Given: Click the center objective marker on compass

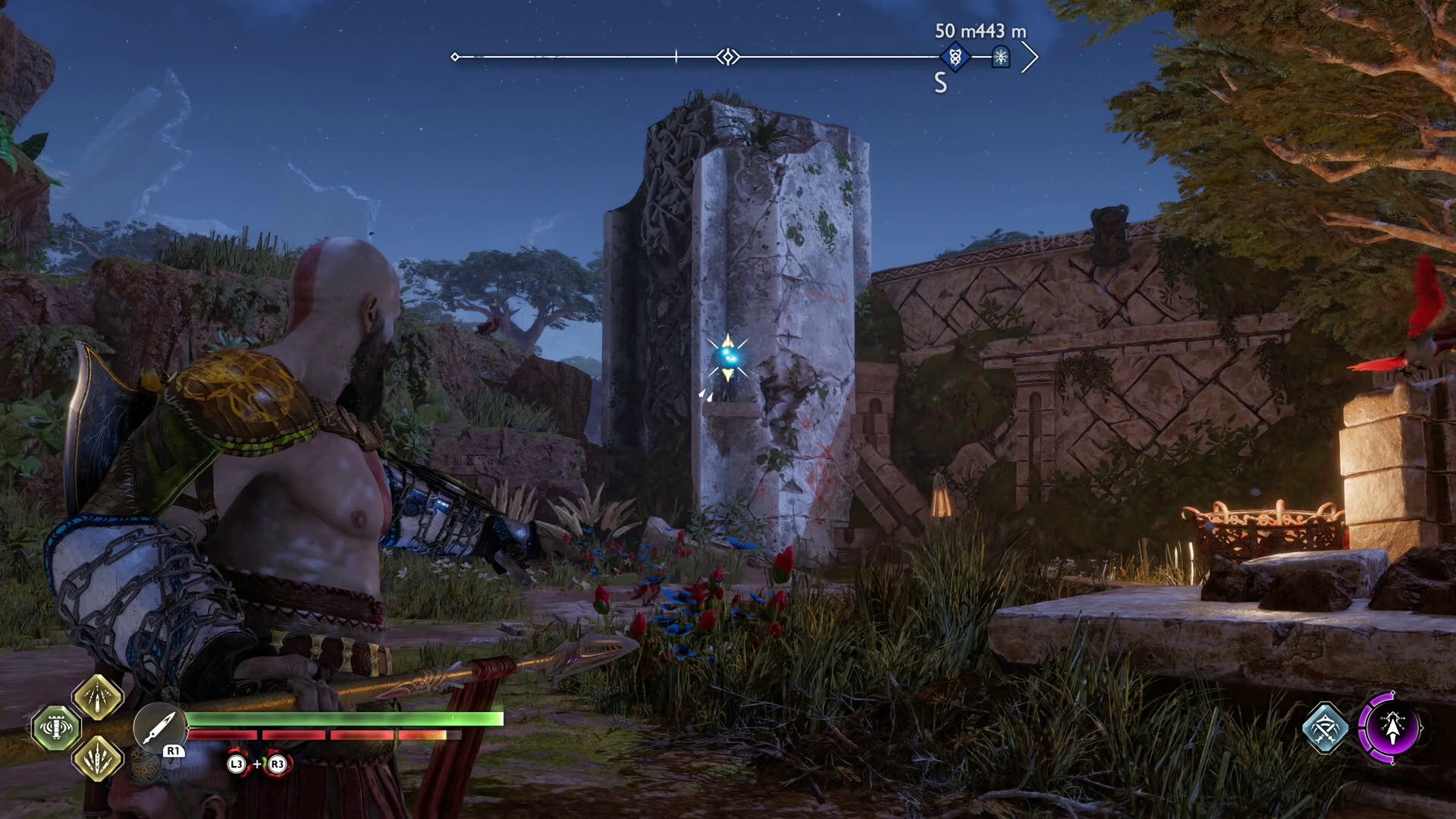Looking at the screenshot, I should coord(728,57).
